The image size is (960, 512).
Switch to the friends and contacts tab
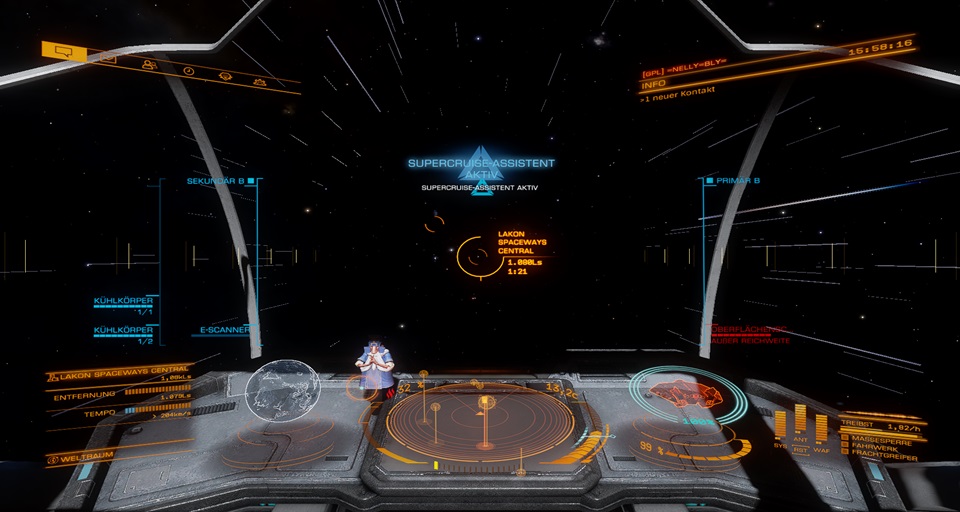[149, 65]
